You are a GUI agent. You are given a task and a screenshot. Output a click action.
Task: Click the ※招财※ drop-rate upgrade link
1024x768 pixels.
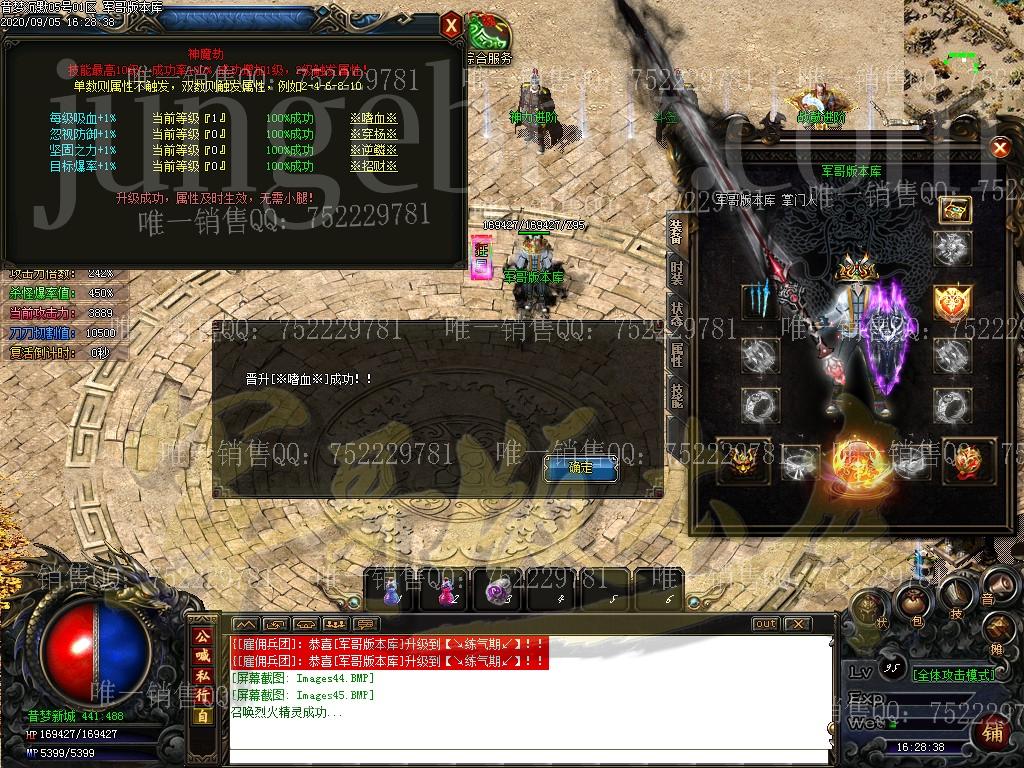click(x=373, y=166)
